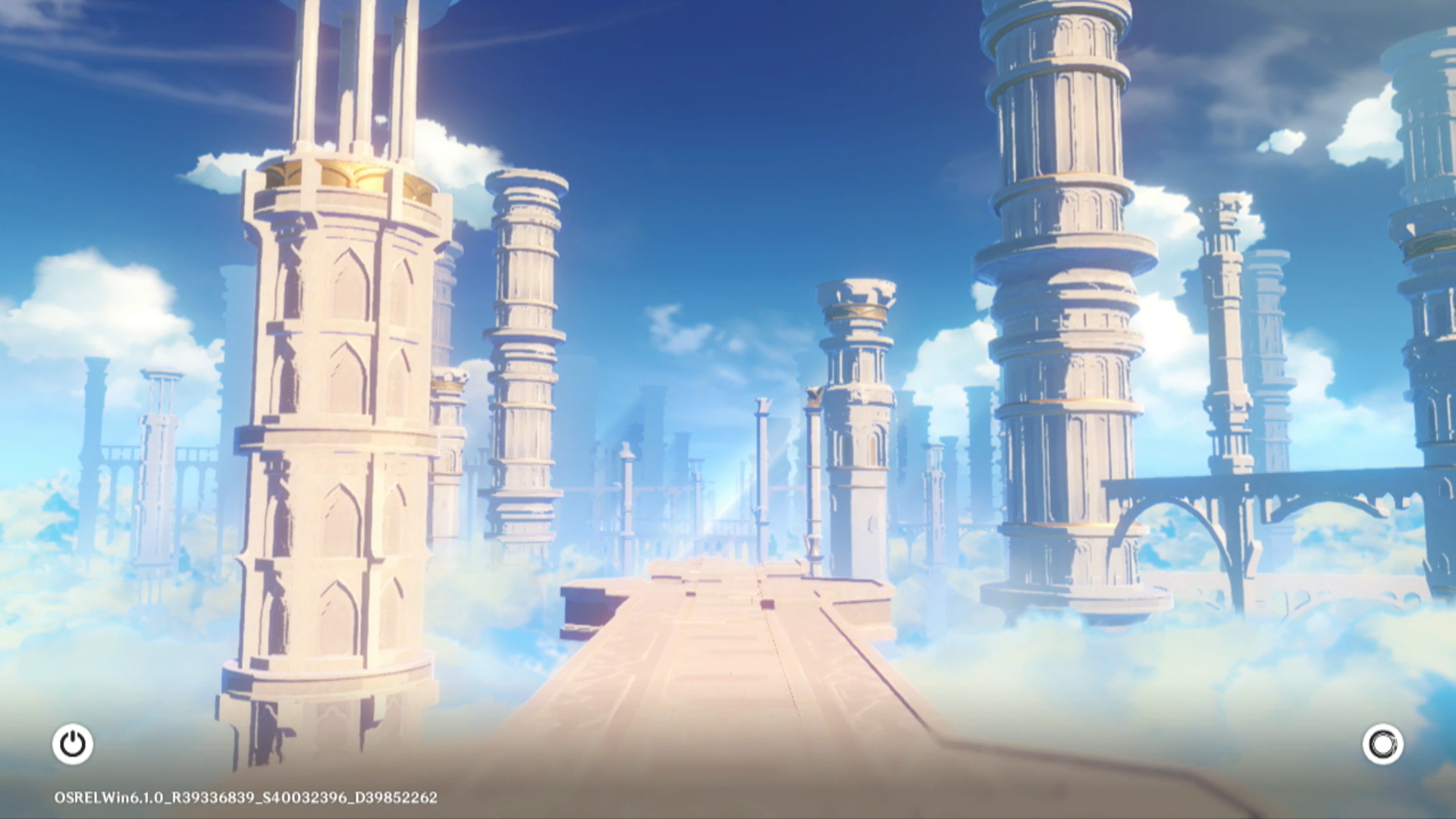Click the power exit button

(73, 744)
